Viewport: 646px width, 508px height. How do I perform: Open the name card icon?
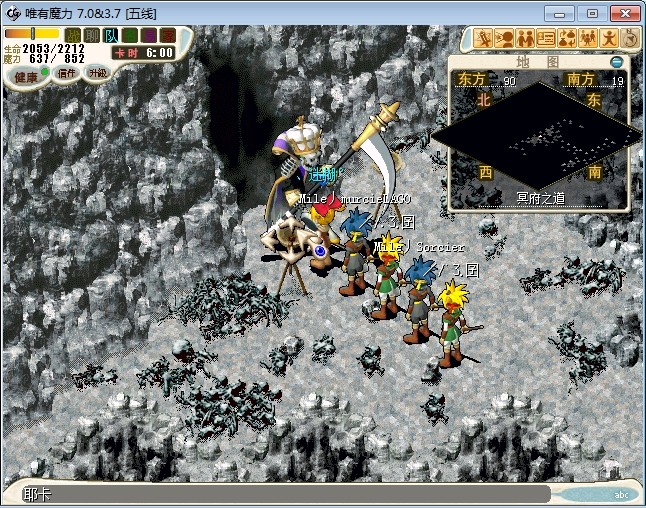tap(546, 39)
